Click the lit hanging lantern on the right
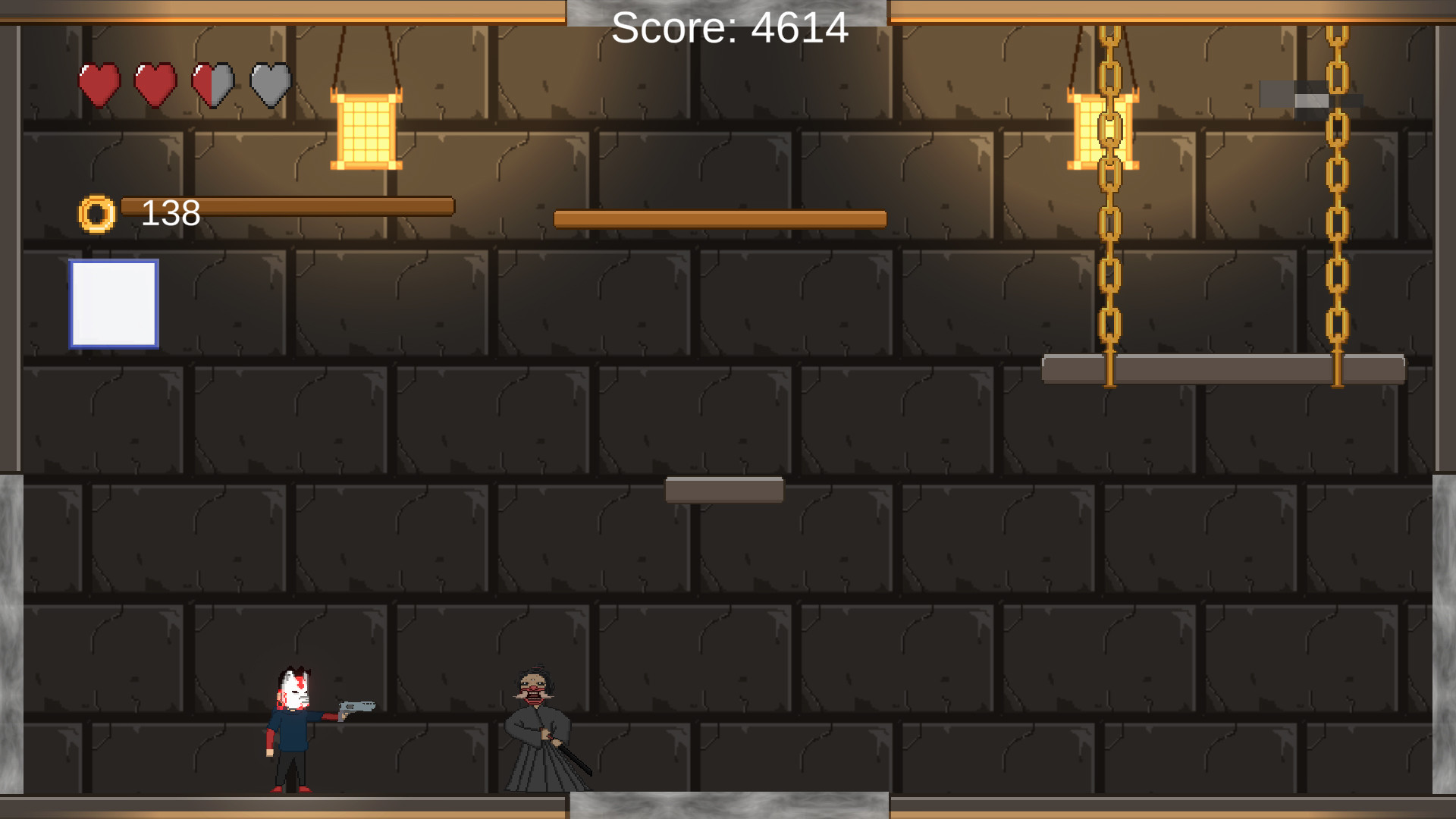This screenshot has height=819, width=1456. pos(1103,129)
